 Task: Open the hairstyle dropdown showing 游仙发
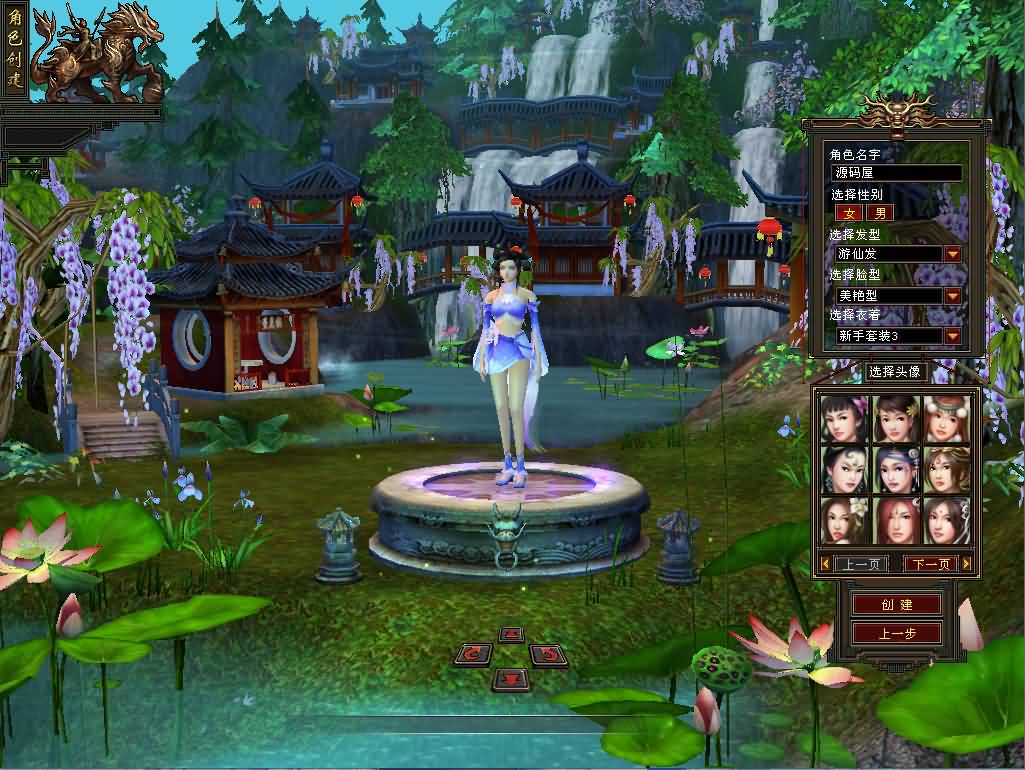(952, 254)
